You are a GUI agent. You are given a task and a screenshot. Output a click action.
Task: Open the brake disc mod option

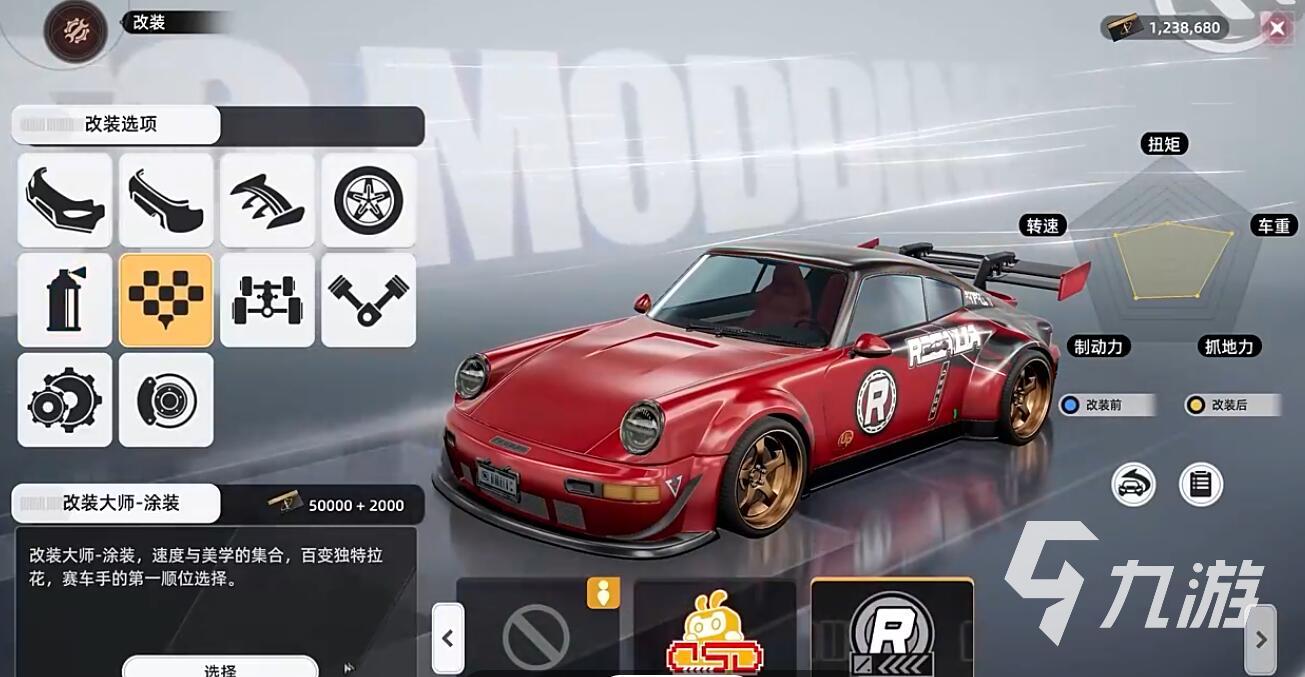(x=166, y=400)
